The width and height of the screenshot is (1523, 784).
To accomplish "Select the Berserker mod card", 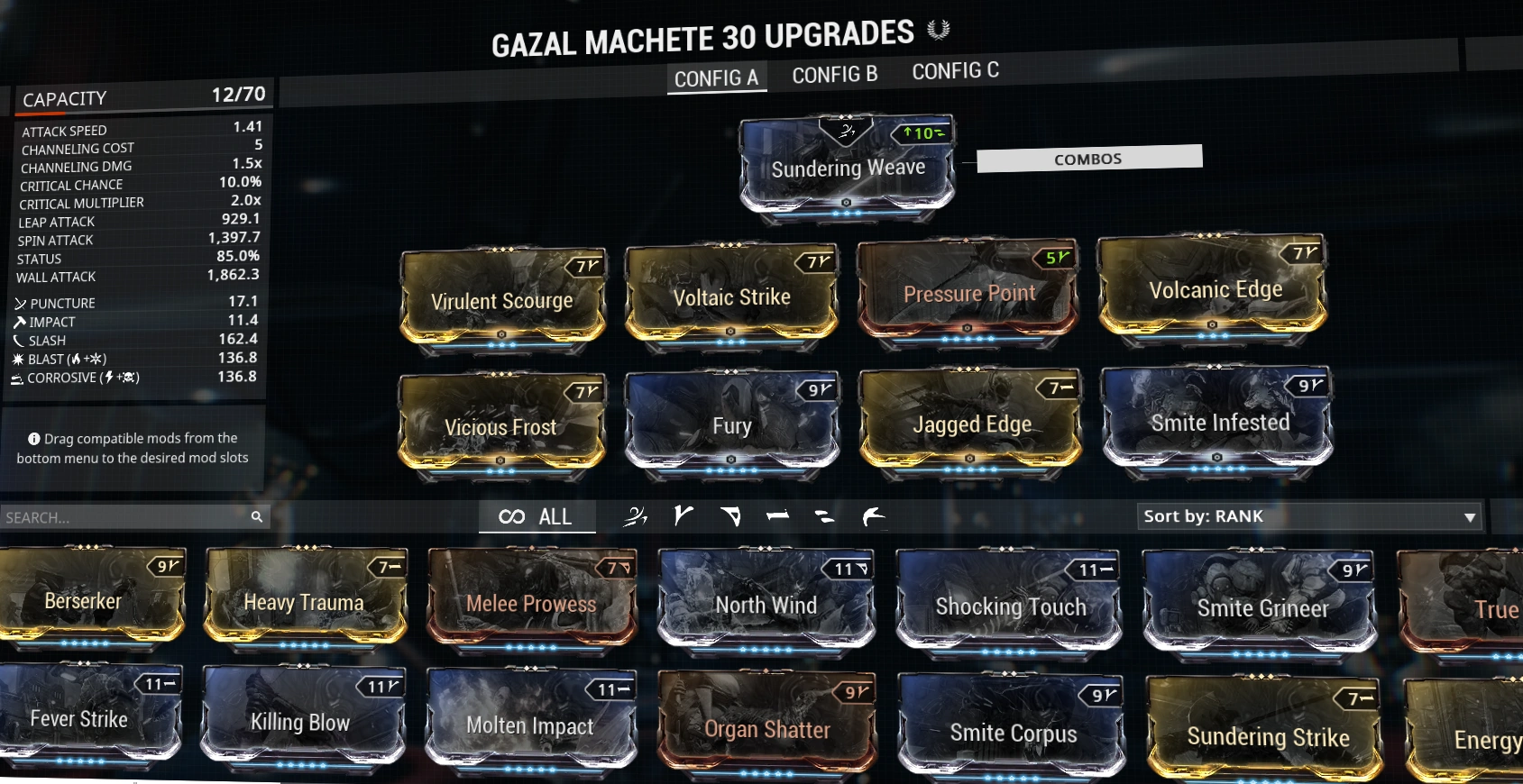I will click(x=83, y=601).
